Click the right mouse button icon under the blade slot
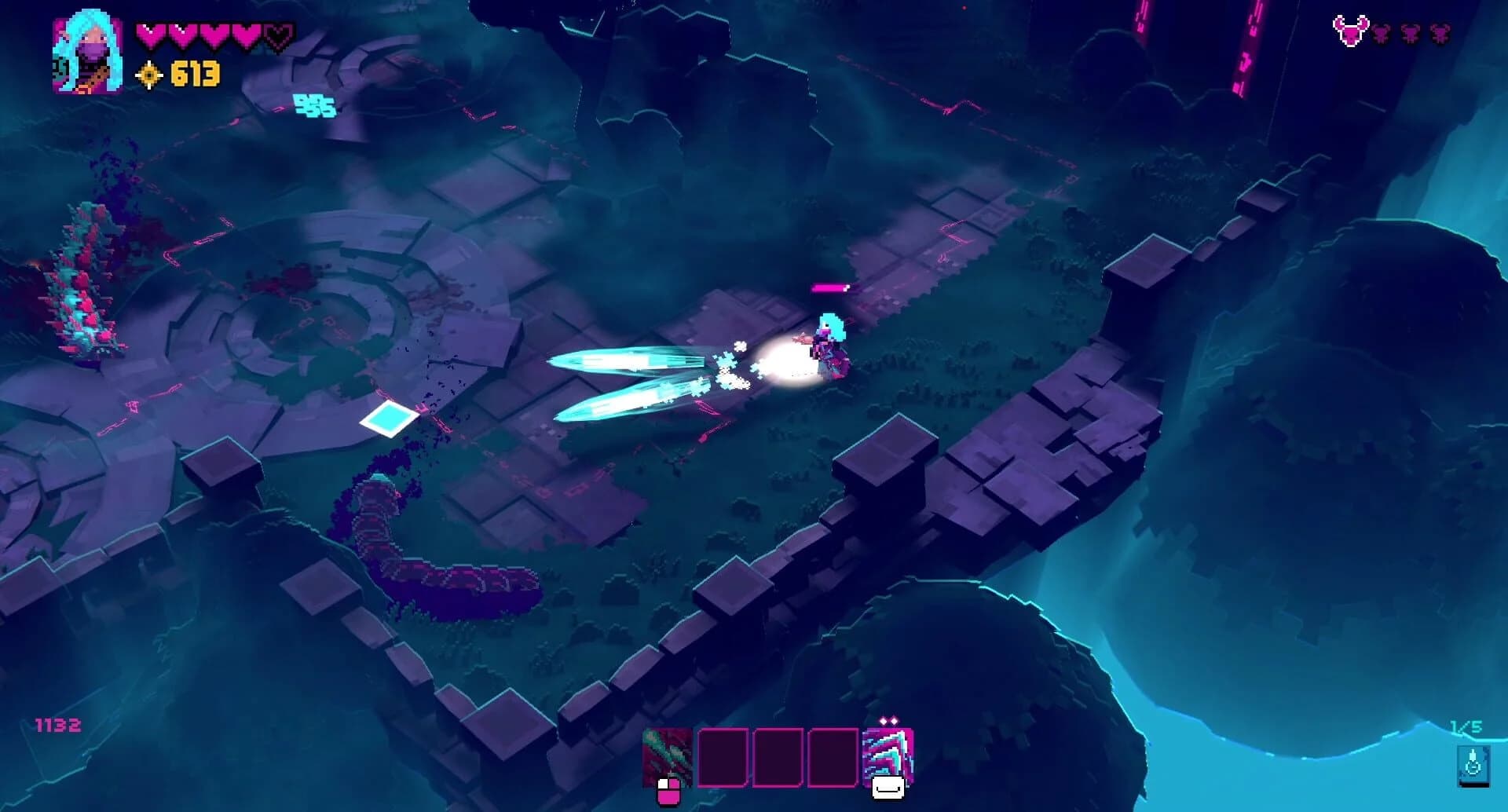This screenshot has width=1508, height=812. pos(888,789)
